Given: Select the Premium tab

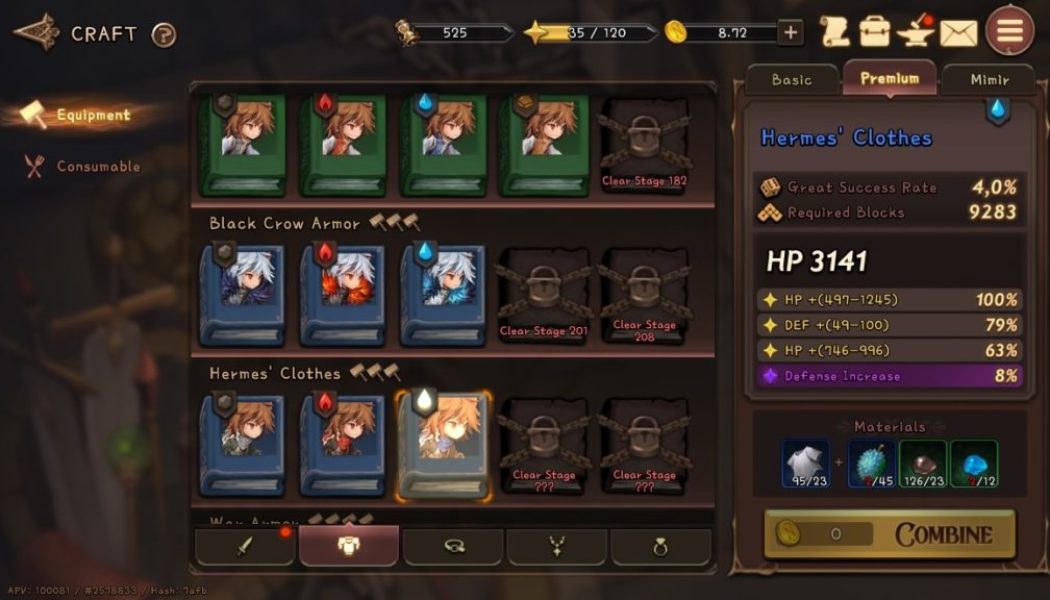Looking at the screenshot, I should [x=889, y=78].
